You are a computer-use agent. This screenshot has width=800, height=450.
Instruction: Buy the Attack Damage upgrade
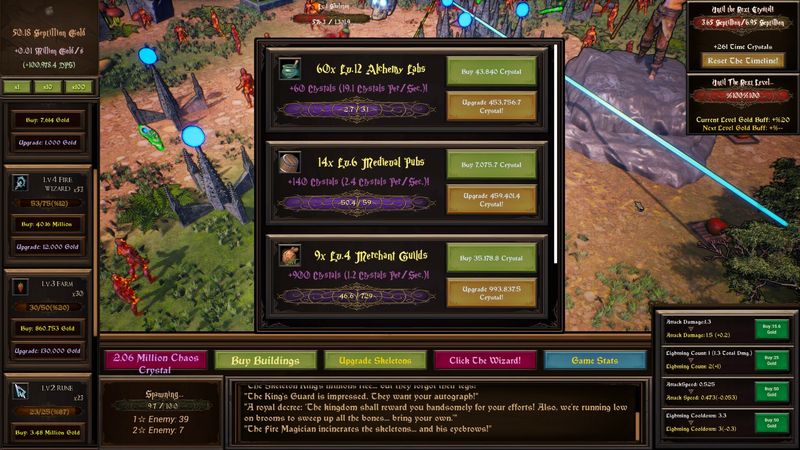click(x=771, y=328)
